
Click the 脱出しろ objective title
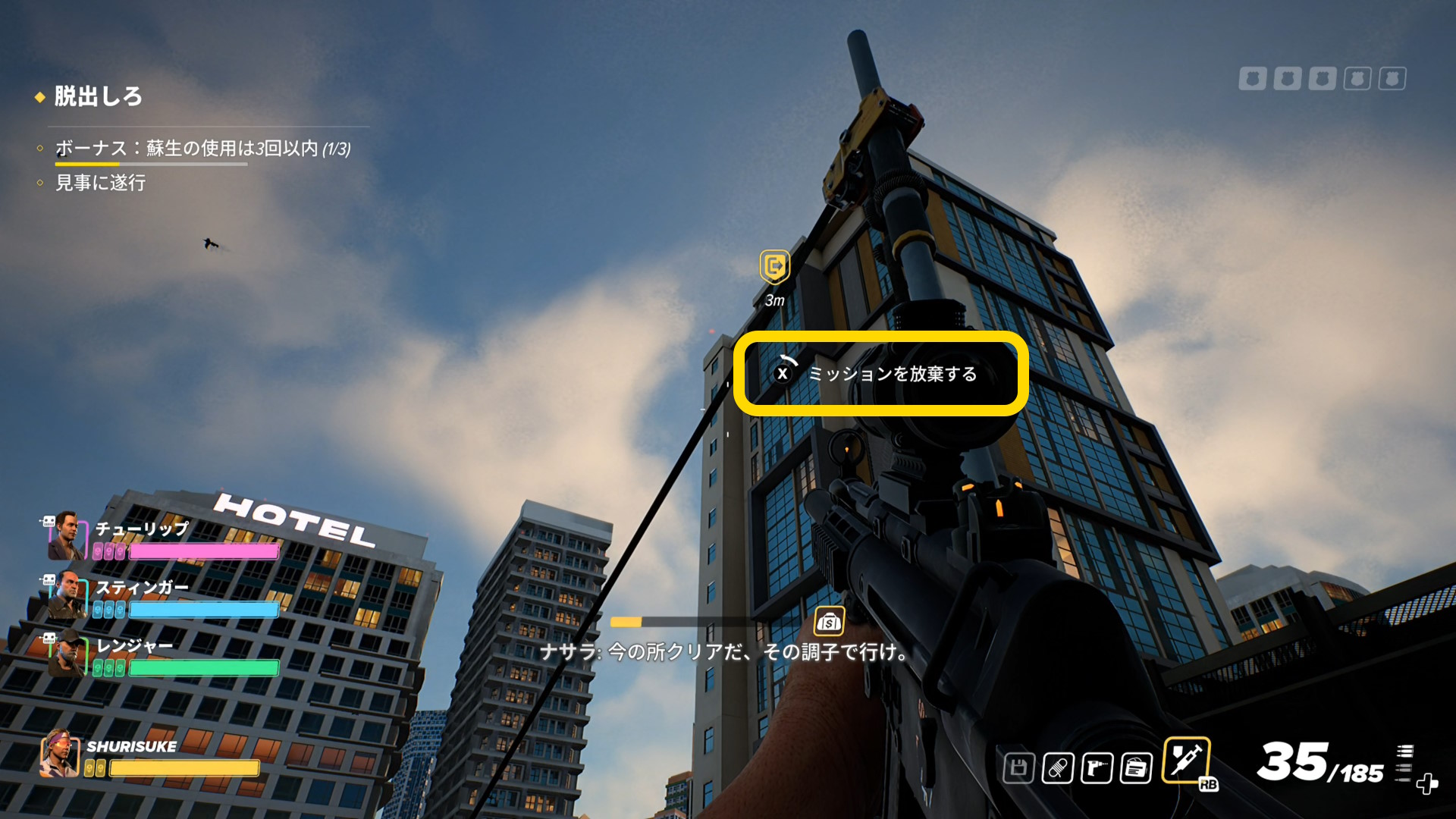pyautogui.click(x=98, y=96)
